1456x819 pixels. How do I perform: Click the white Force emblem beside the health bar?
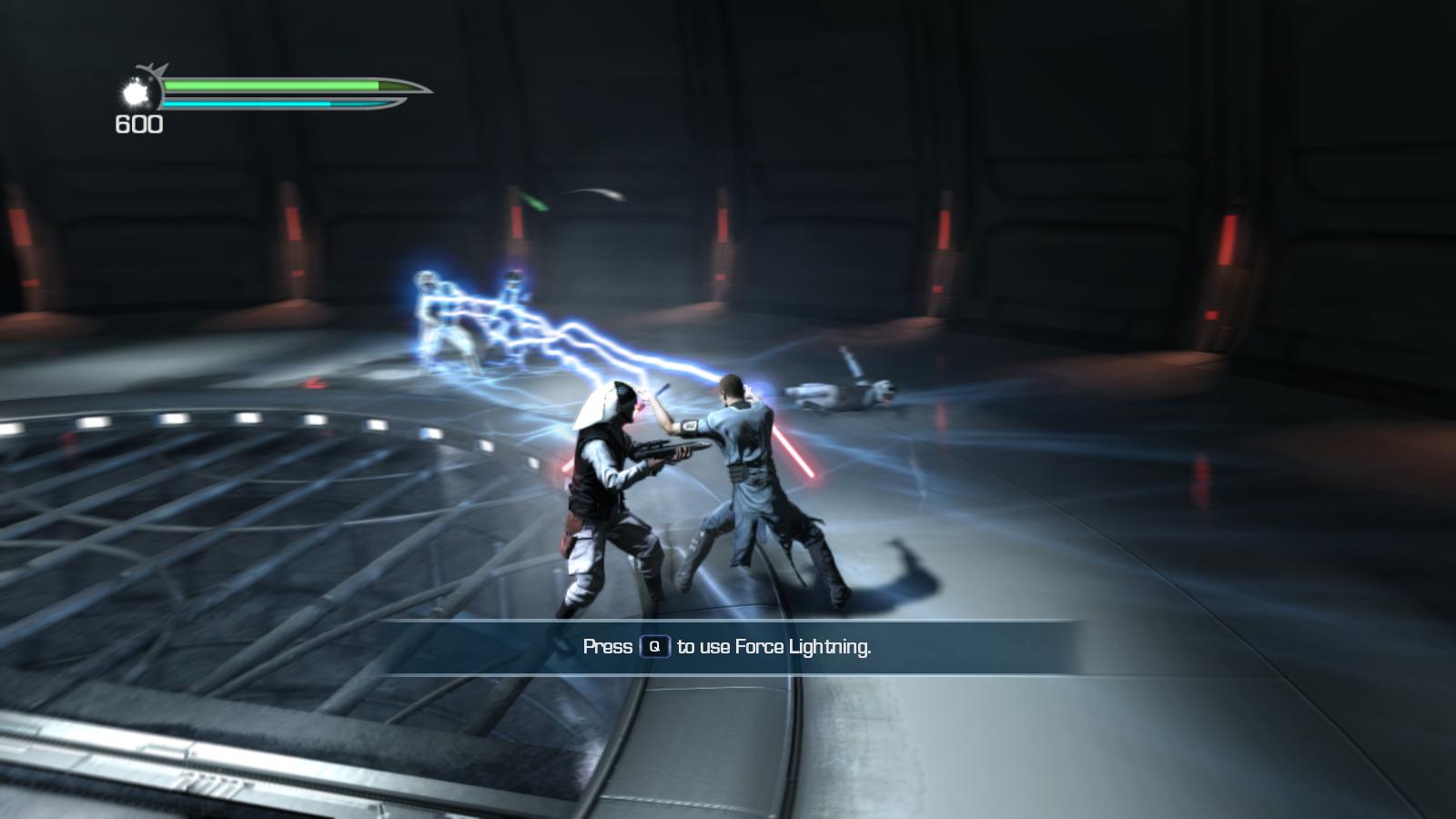tap(136, 93)
